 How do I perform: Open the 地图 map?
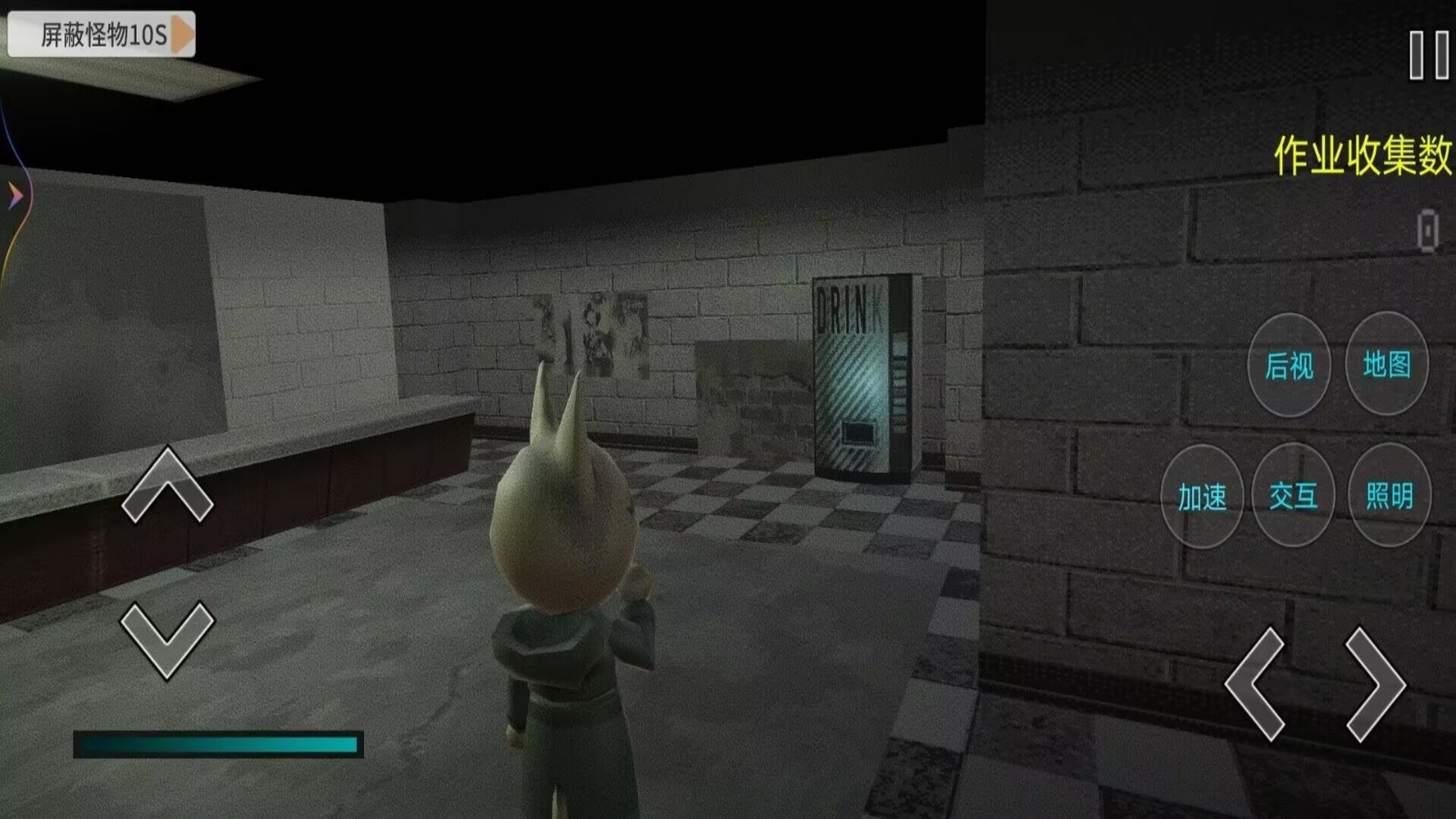1386,364
